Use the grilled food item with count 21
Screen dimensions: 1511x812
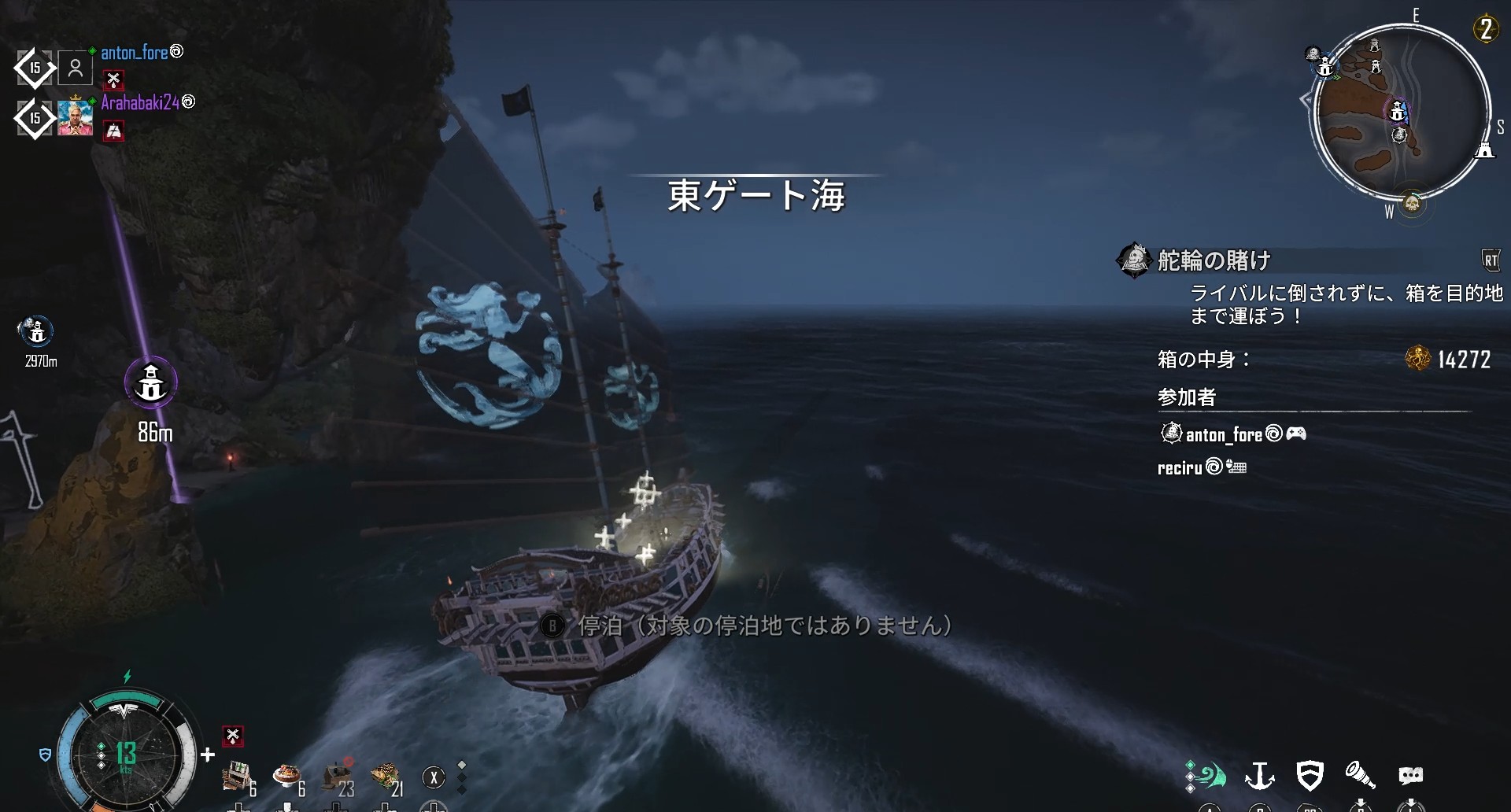(x=386, y=777)
